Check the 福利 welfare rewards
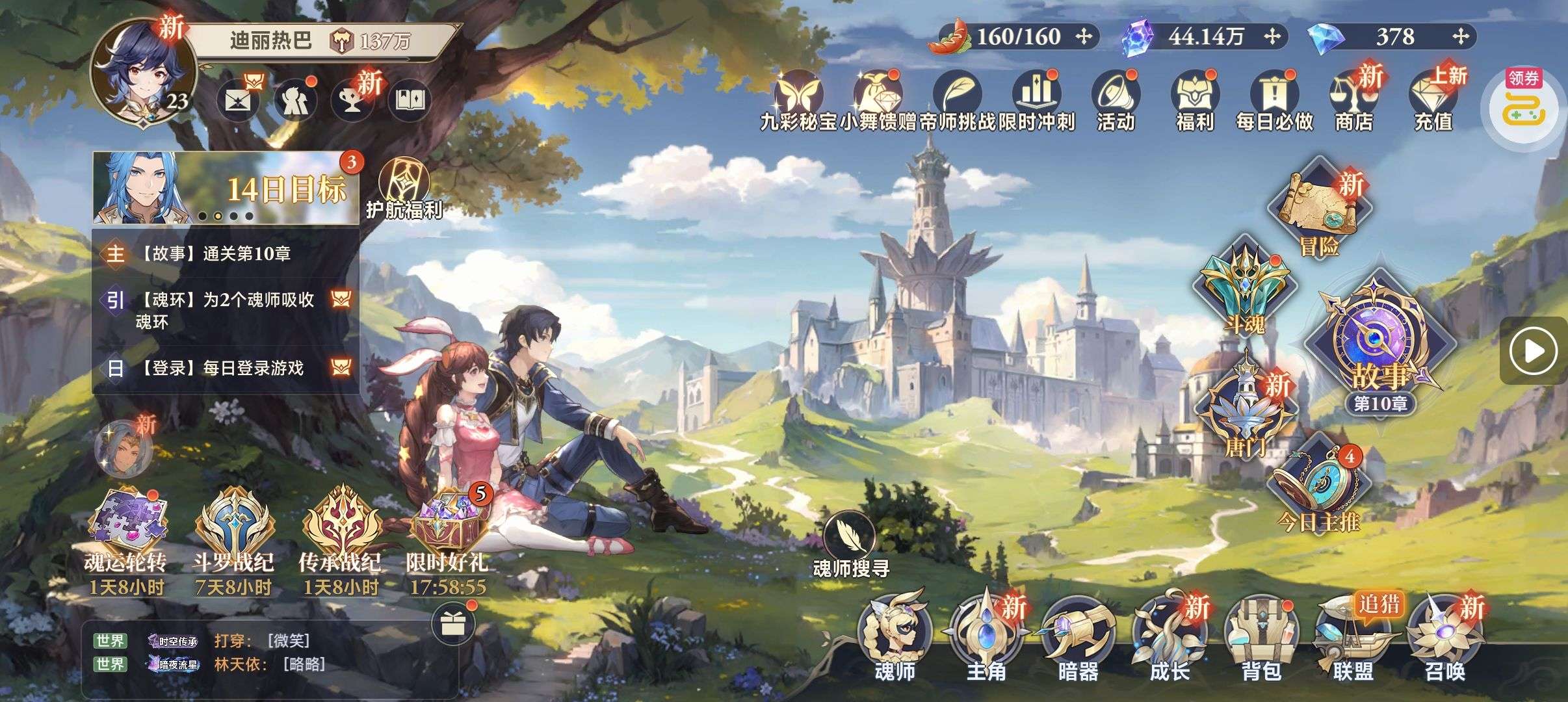This screenshot has height=702, width=1568. [x=1195, y=101]
